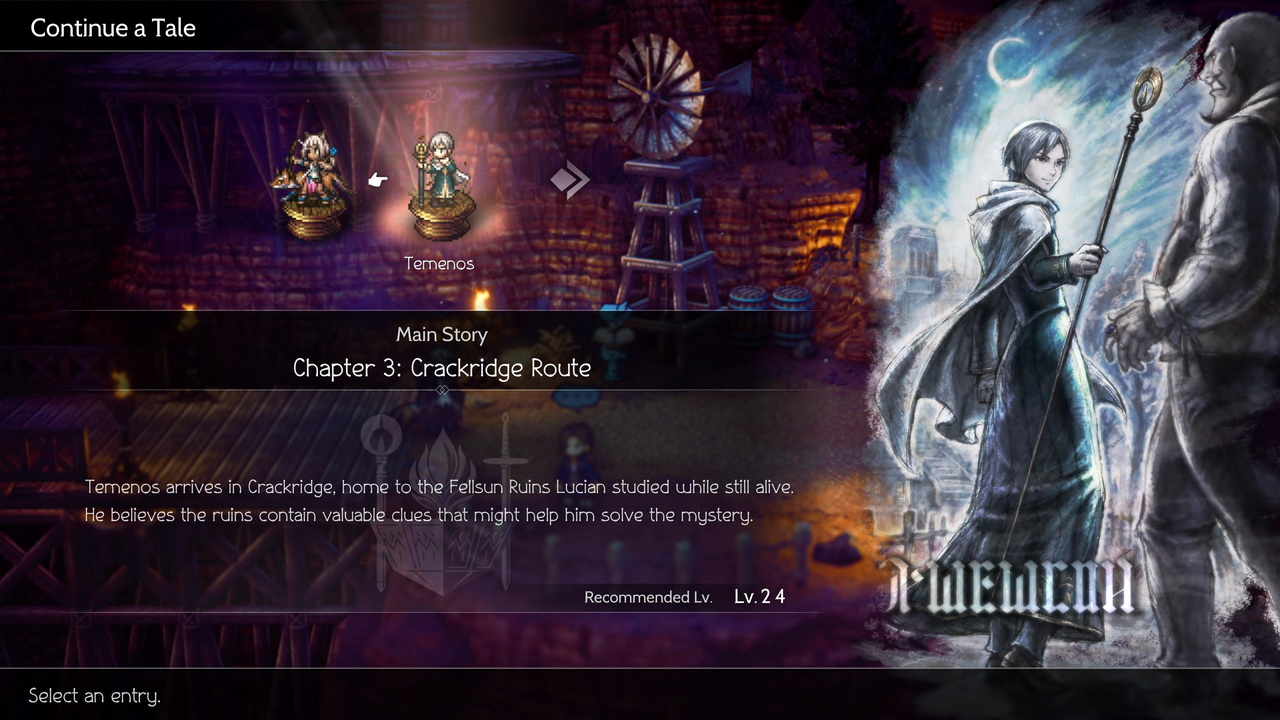This screenshot has width=1280, height=720.
Task: Choose the fox-eared huntress figurine
Action: click(x=313, y=186)
